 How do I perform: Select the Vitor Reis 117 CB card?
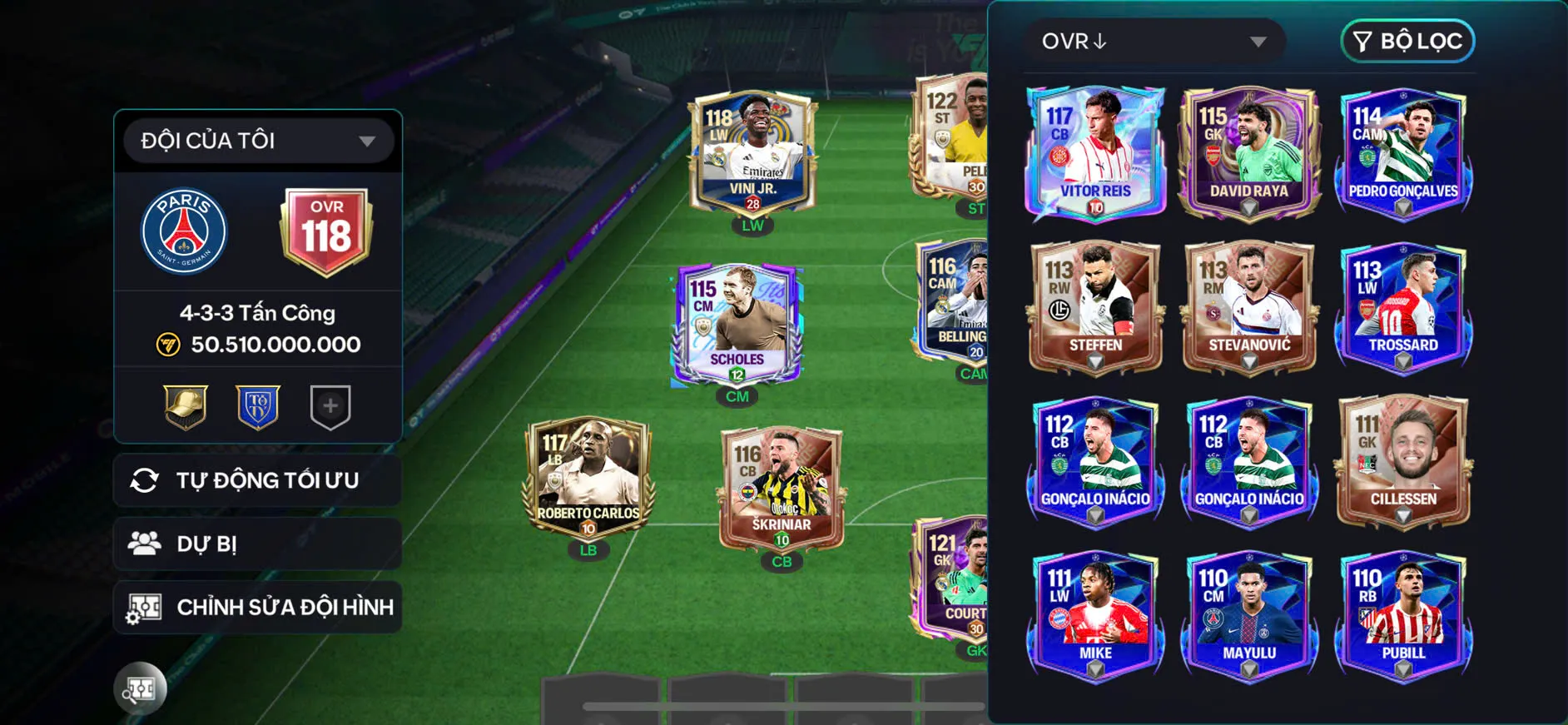tap(1095, 154)
